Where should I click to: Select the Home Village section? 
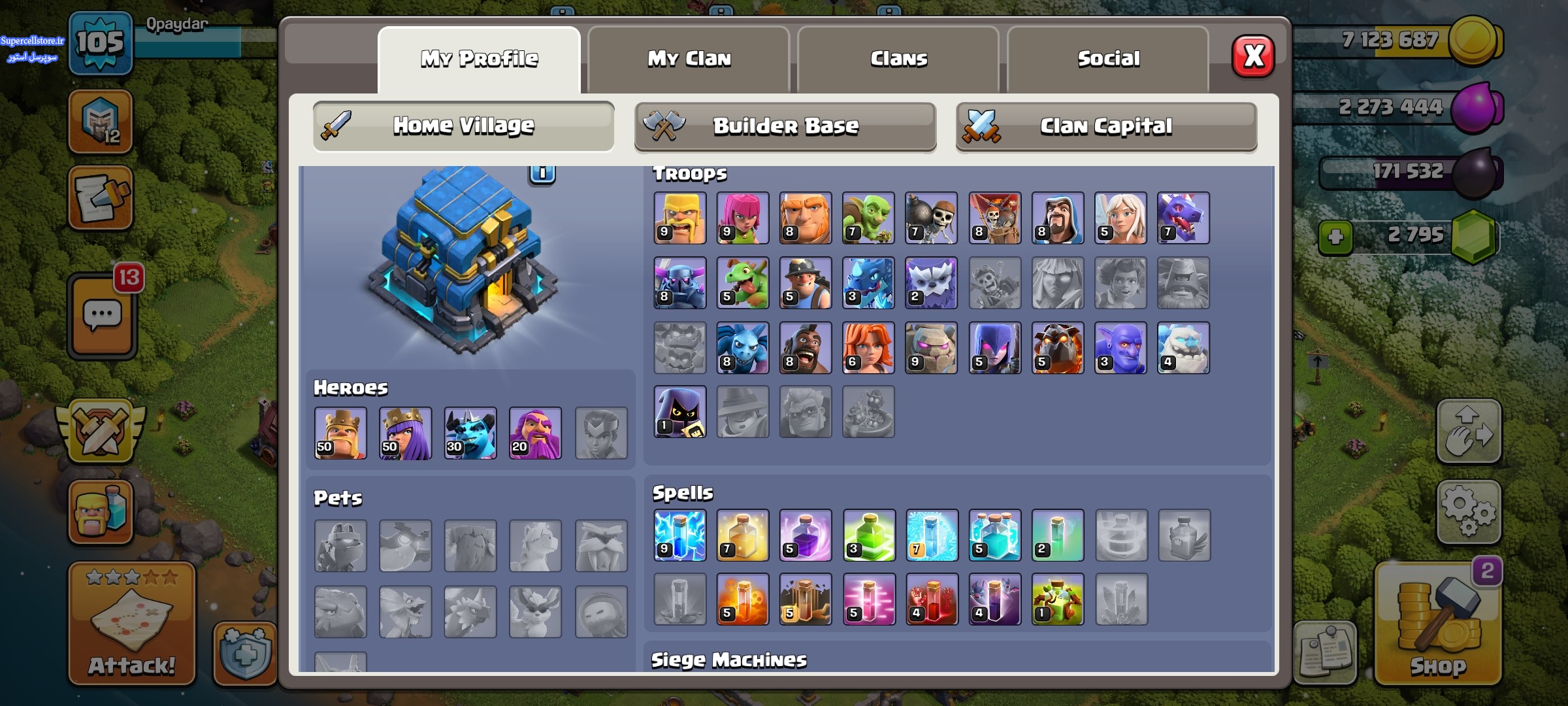463,126
